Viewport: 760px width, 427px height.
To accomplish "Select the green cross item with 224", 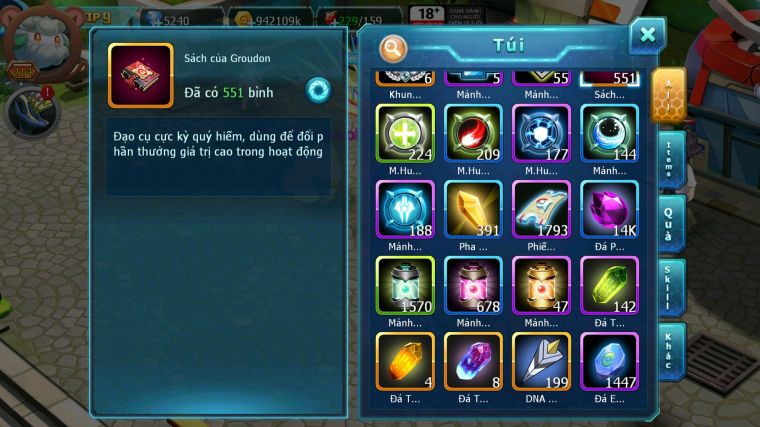I will click(405, 134).
